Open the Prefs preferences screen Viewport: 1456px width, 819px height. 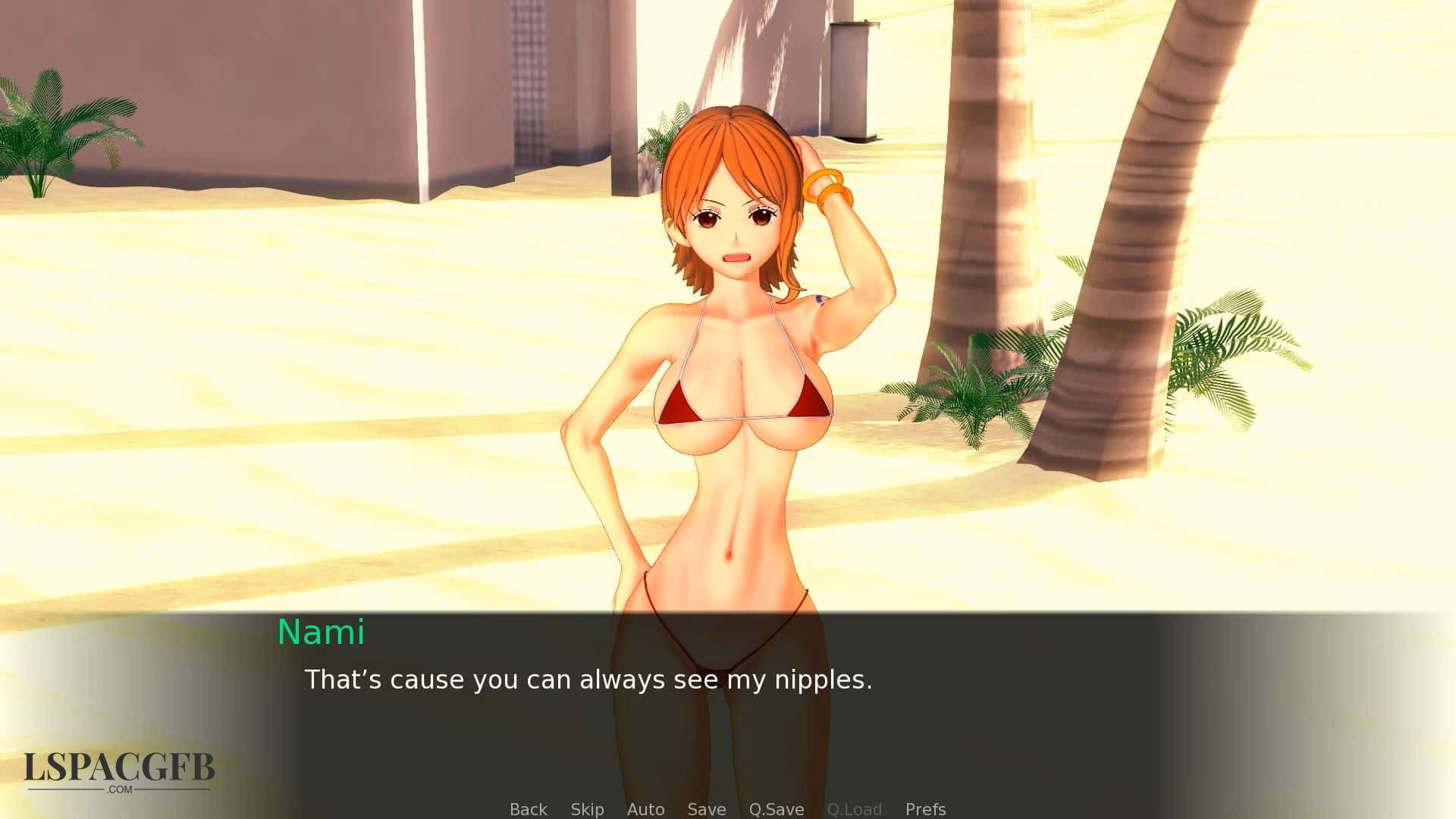(x=925, y=809)
